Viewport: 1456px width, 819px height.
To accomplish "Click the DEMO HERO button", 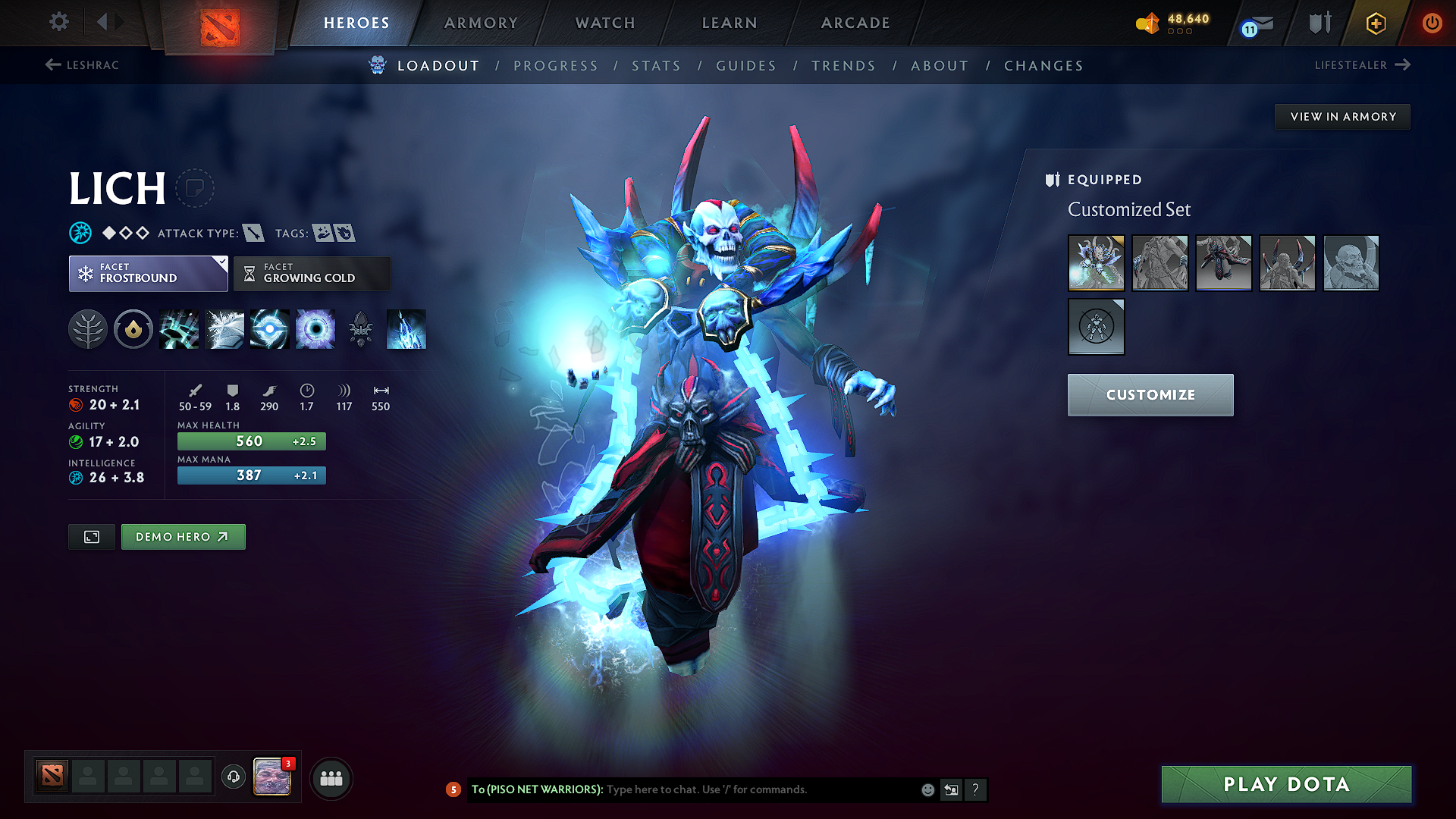I will [x=183, y=536].
